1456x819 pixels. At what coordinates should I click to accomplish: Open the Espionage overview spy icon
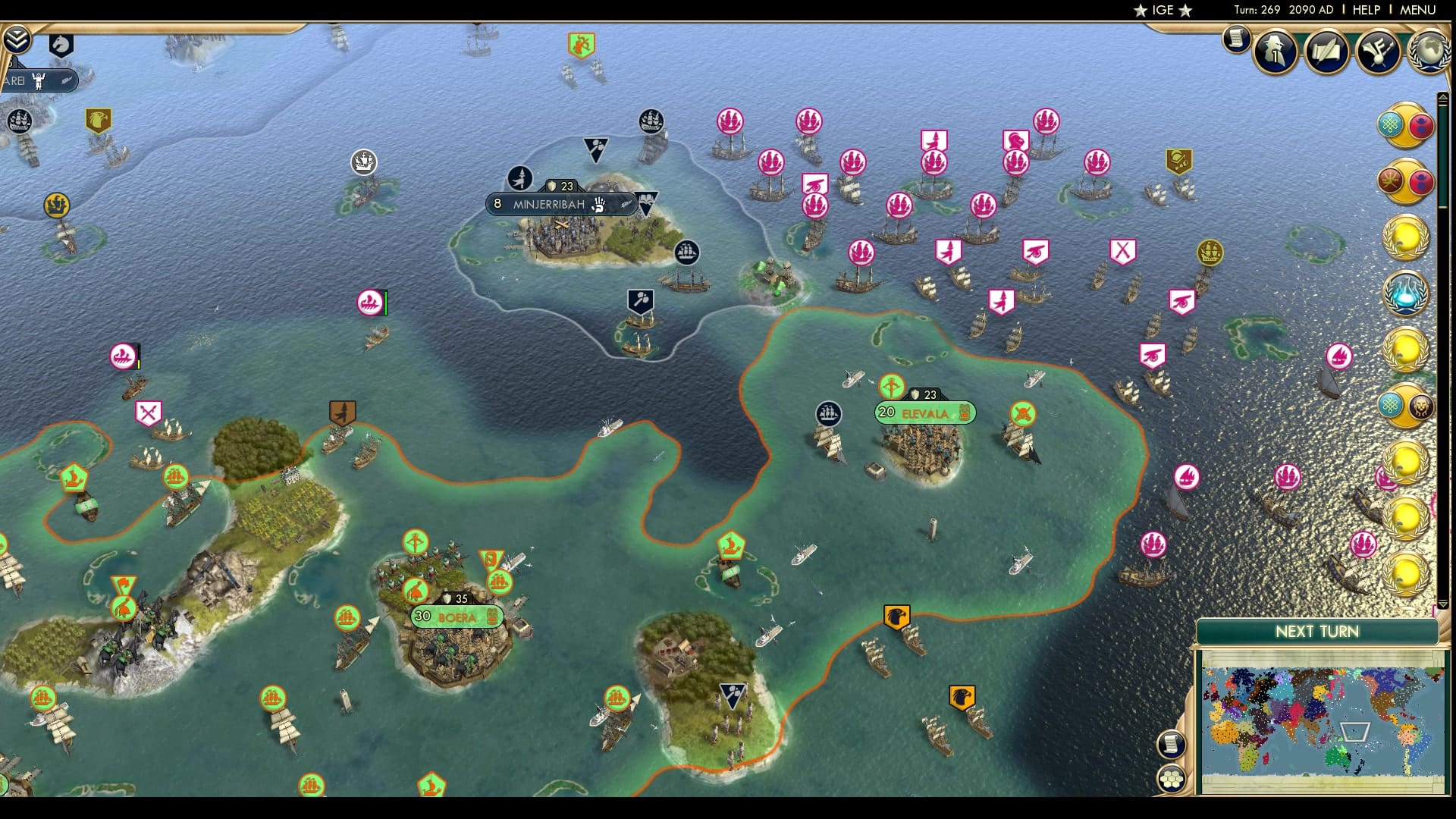click(1275, 52)
